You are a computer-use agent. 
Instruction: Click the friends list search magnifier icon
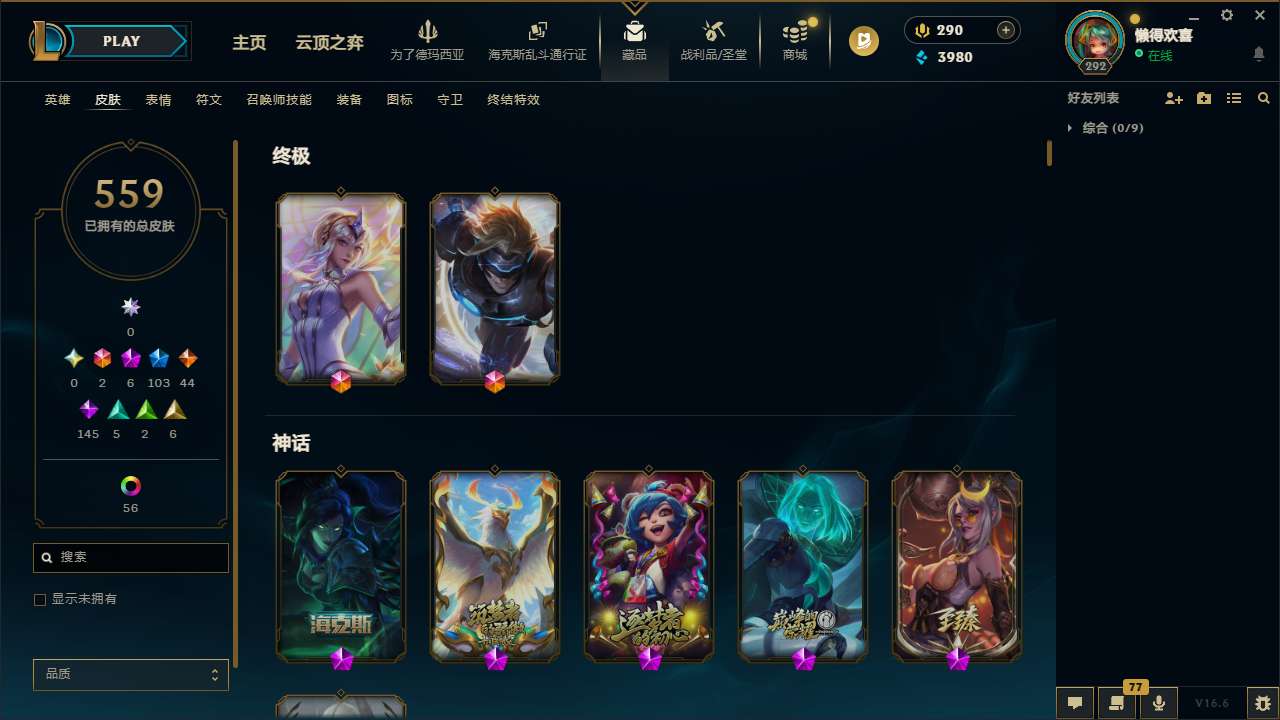click(x=1264, y=98)
